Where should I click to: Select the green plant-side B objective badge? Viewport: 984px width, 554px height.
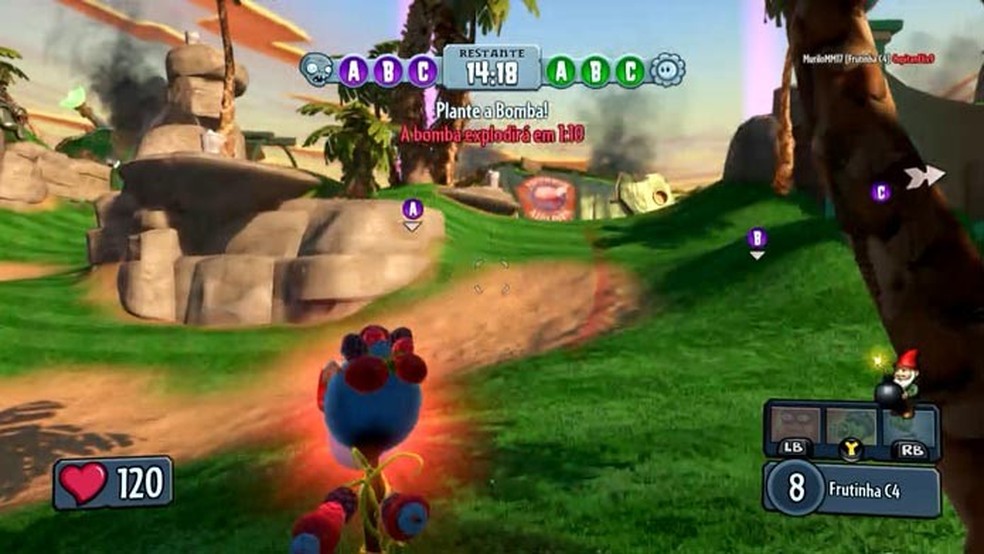click(596, 71)
